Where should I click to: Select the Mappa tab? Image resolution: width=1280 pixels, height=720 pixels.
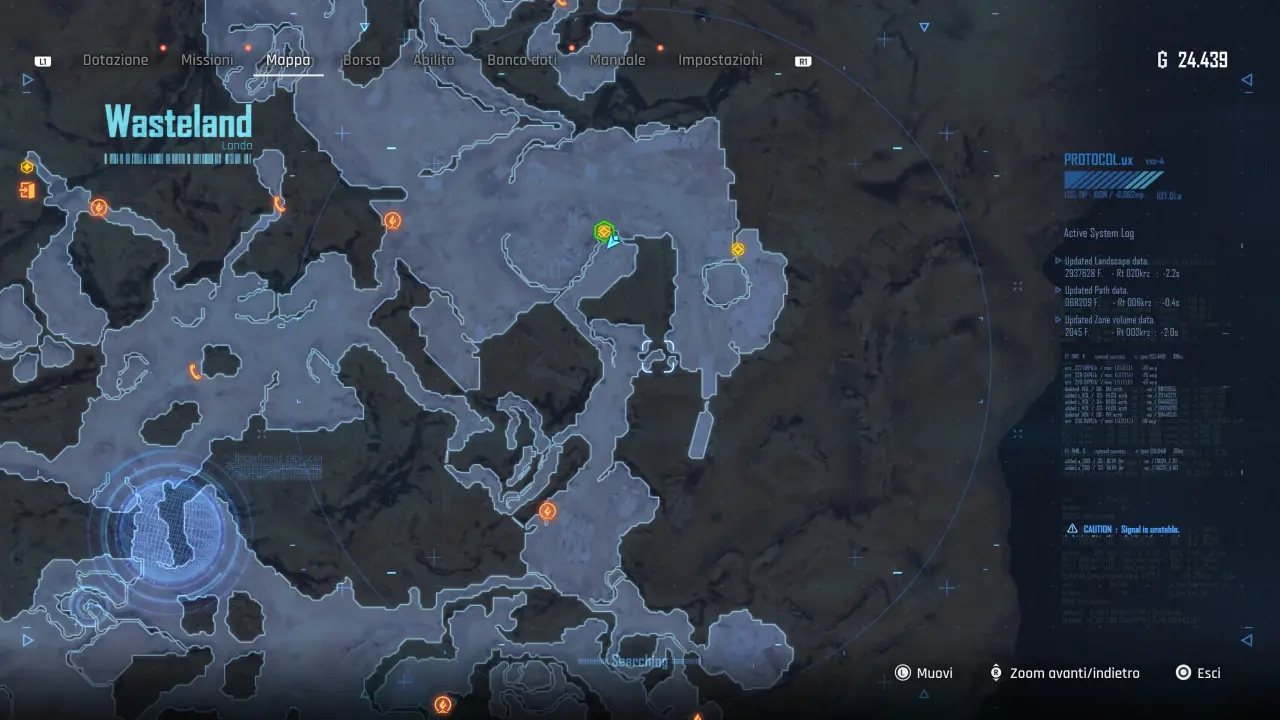[288, 60]
